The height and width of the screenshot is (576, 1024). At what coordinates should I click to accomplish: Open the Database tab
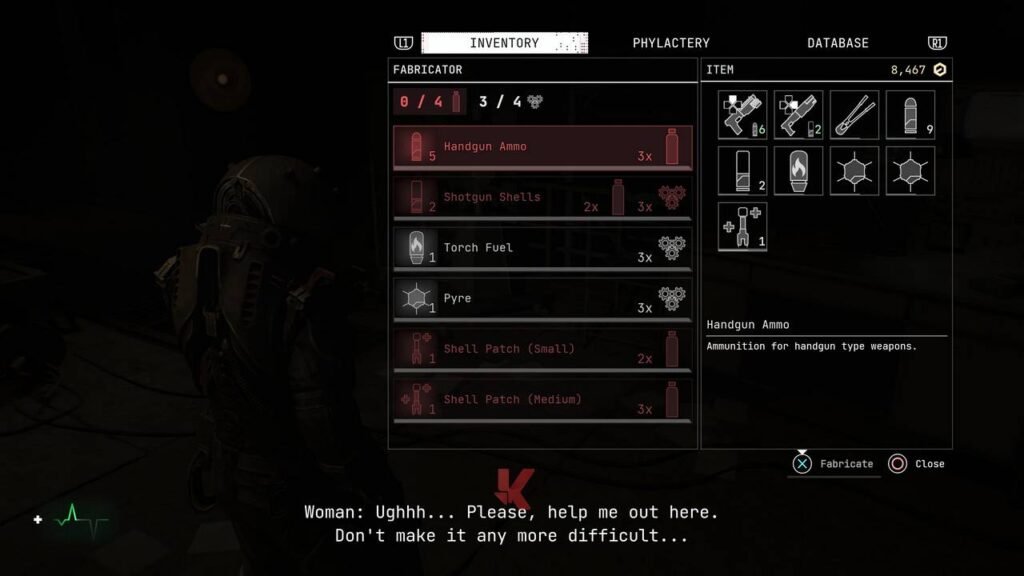[837, 43]
